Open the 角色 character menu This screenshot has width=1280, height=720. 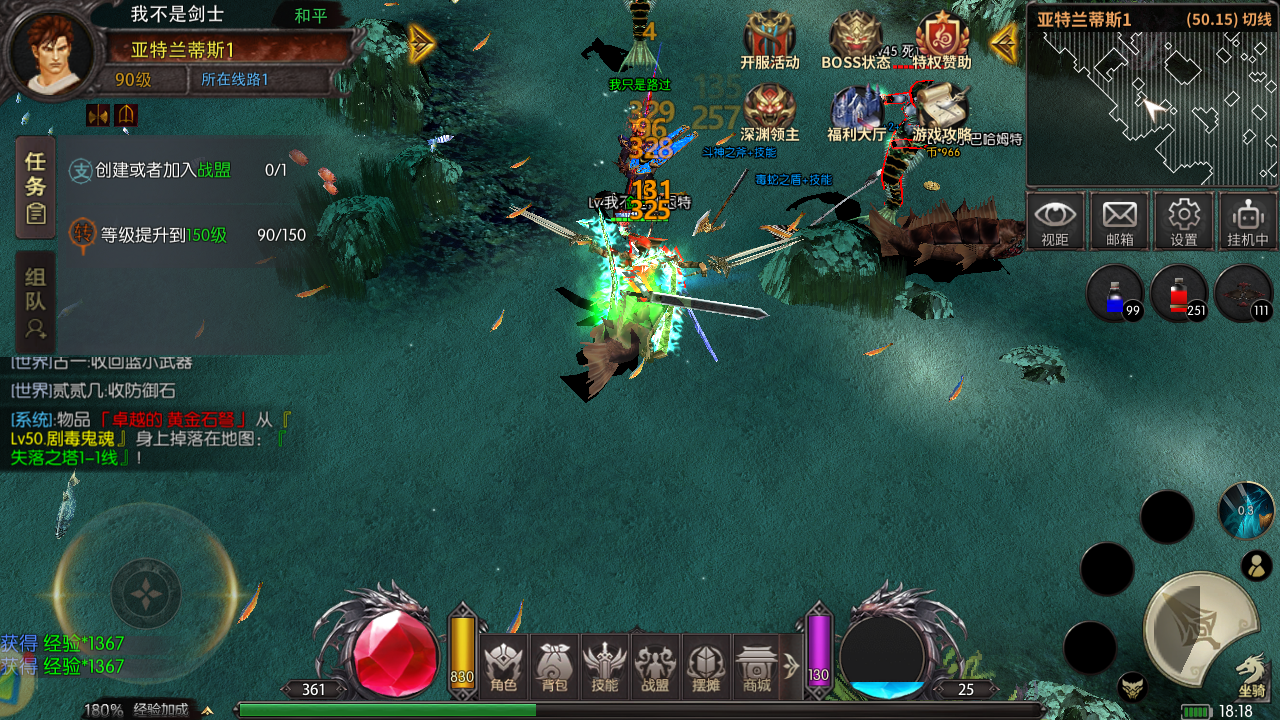pyautogui.click(x=504, y=666)
